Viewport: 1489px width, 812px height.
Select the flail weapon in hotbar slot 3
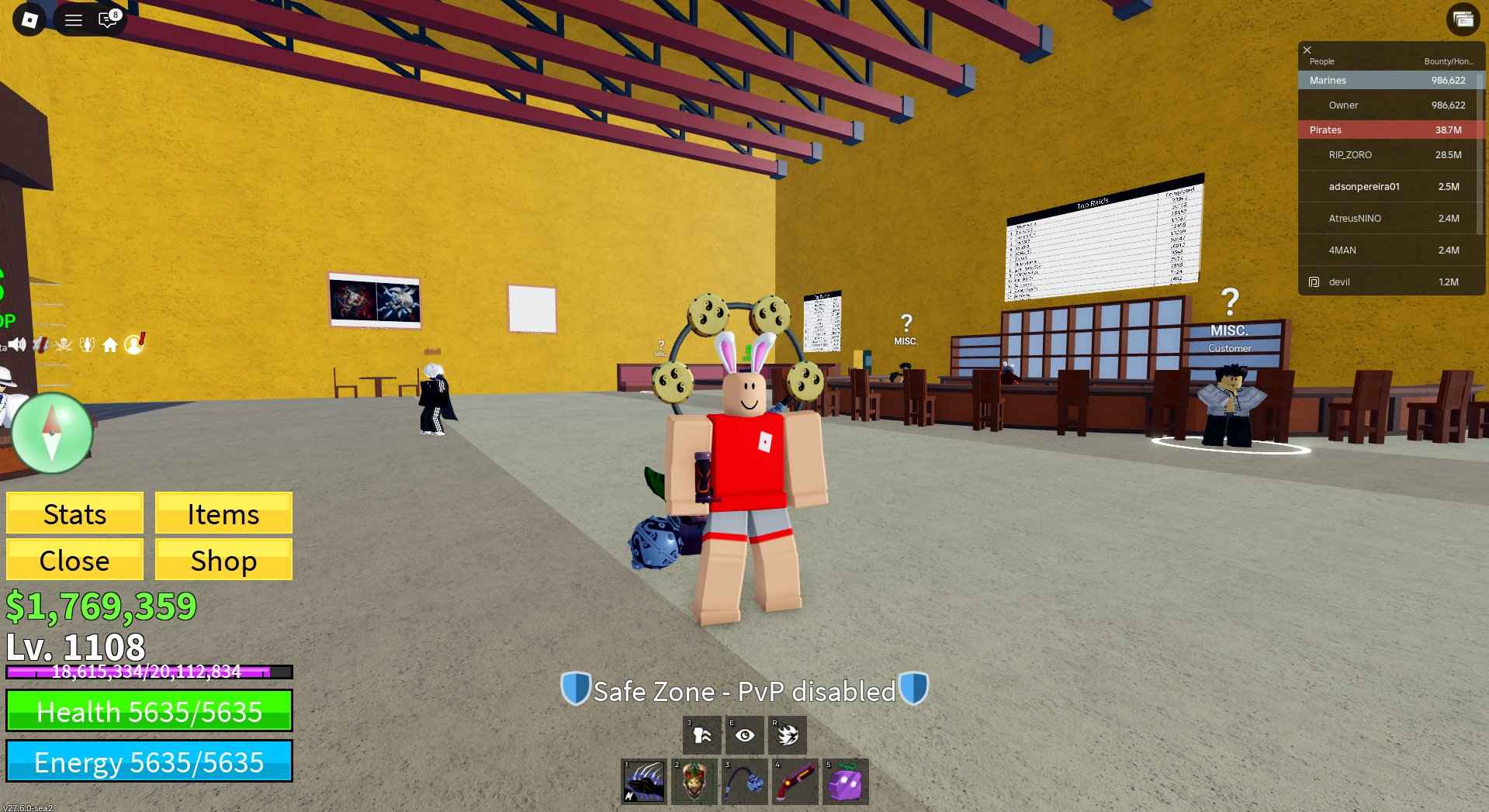[x=745, y=781]
